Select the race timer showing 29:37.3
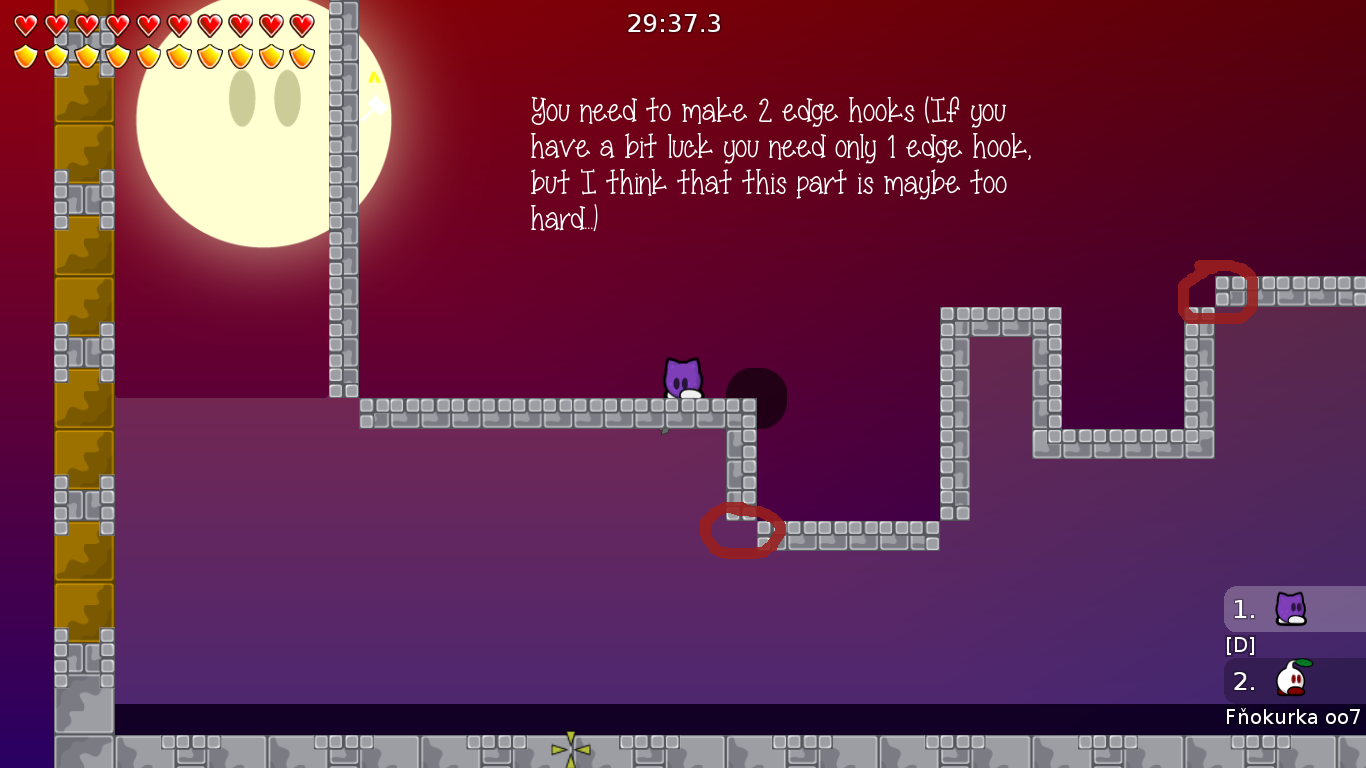The width and height of the screenshot is (1366, 768). click(674, 24)
